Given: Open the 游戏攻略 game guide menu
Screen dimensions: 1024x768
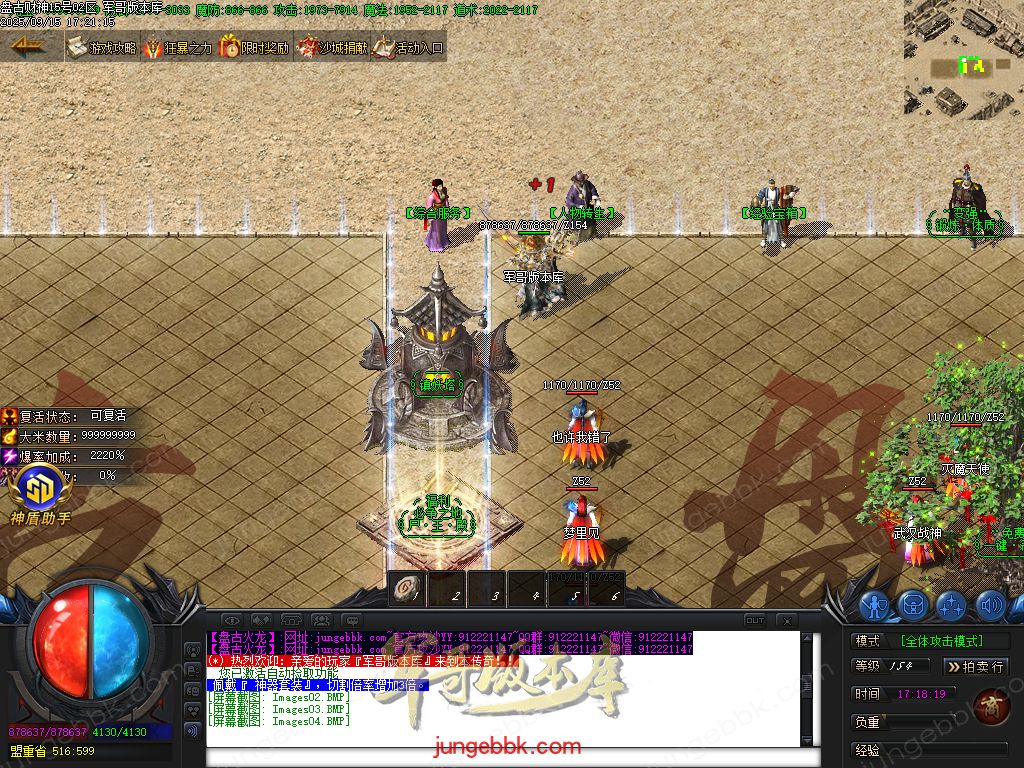Looking at the screenshot, I should coord(102,47).
